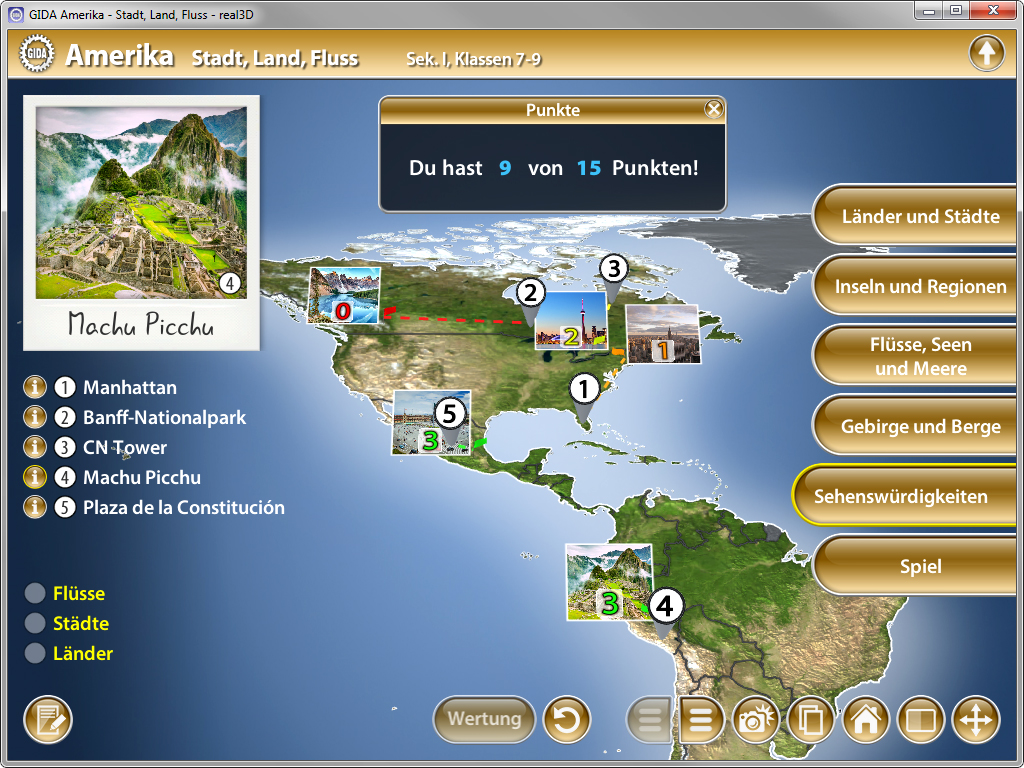This screenshot has width=1024, height=768.
Task: Click the up arrow button in the header
Action: point(986,54)
